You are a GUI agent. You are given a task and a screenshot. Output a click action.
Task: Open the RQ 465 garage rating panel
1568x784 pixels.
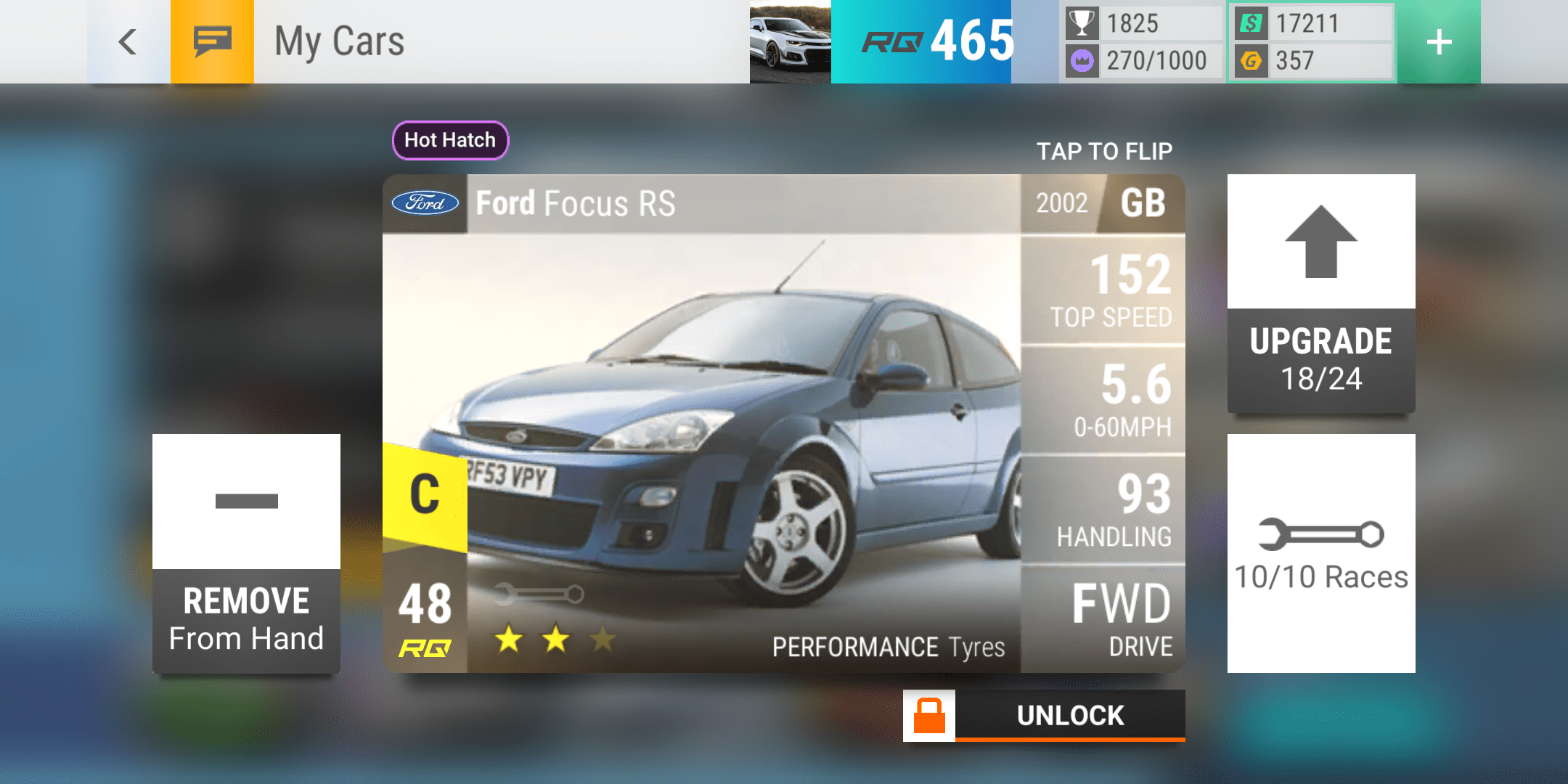936,42
